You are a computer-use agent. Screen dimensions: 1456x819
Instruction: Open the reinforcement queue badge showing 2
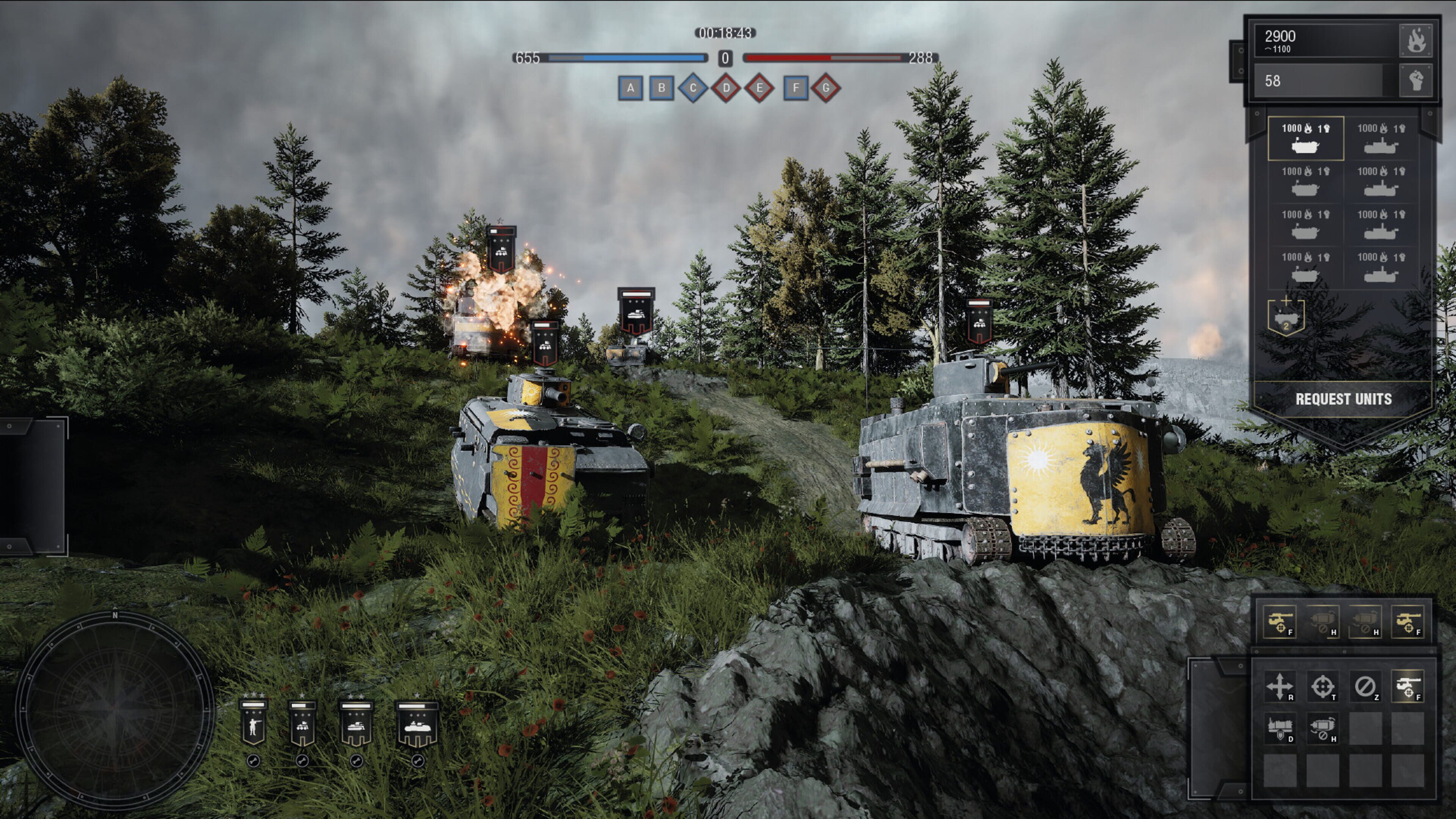pos(1286,318)
